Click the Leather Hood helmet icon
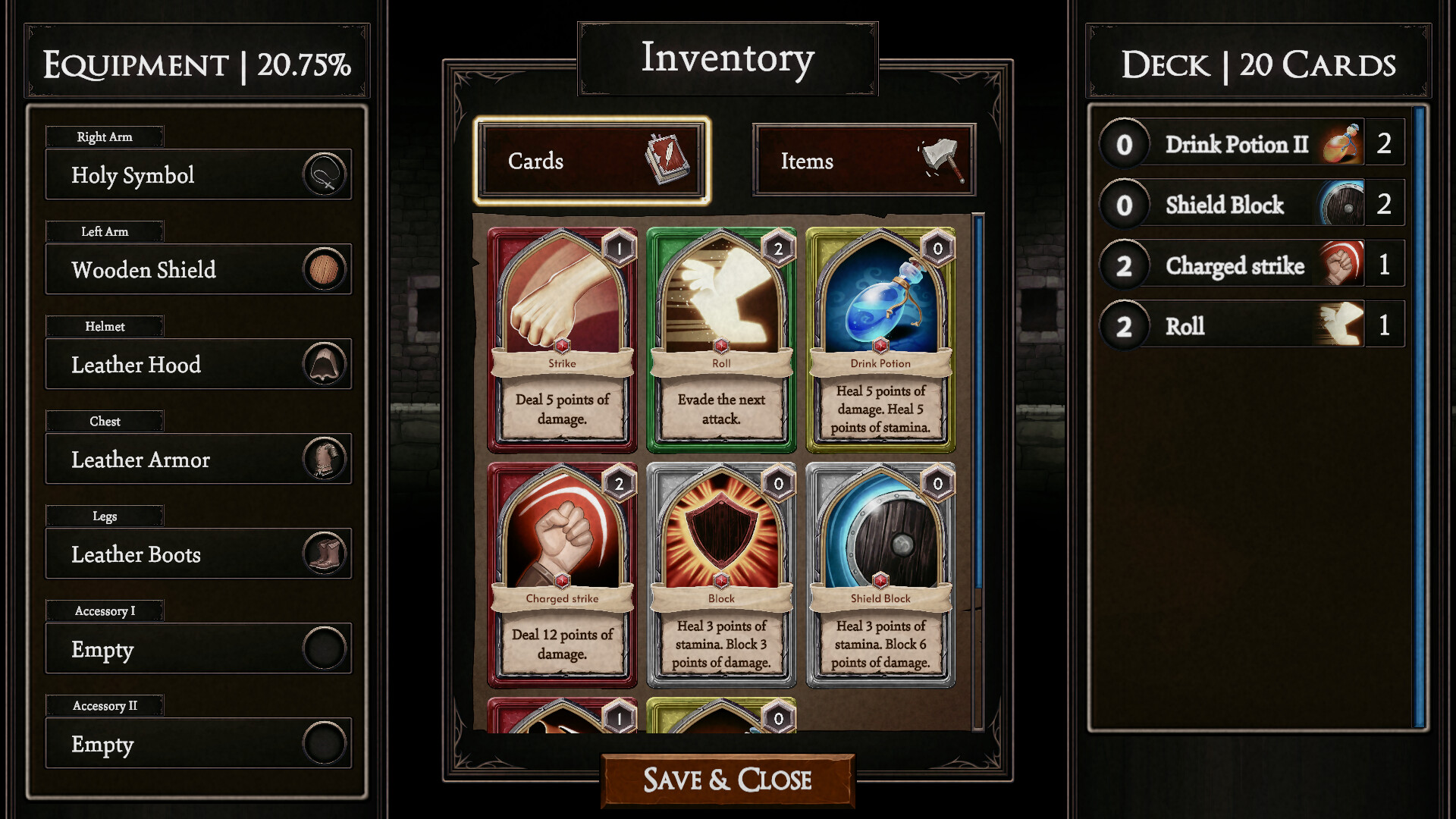1456x819 pixels. click(x=325, y=364)
